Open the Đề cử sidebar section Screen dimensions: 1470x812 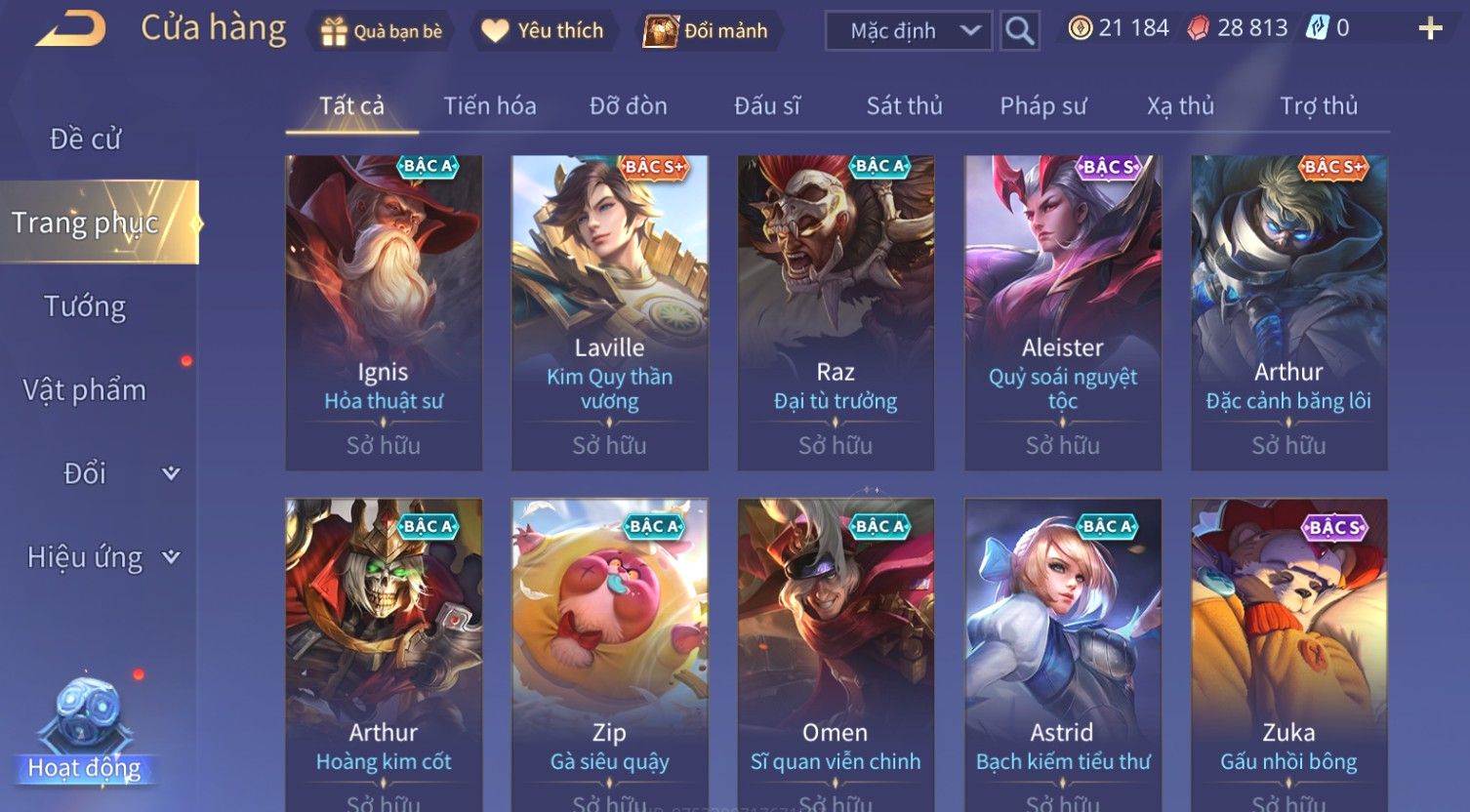pos(86,140)
